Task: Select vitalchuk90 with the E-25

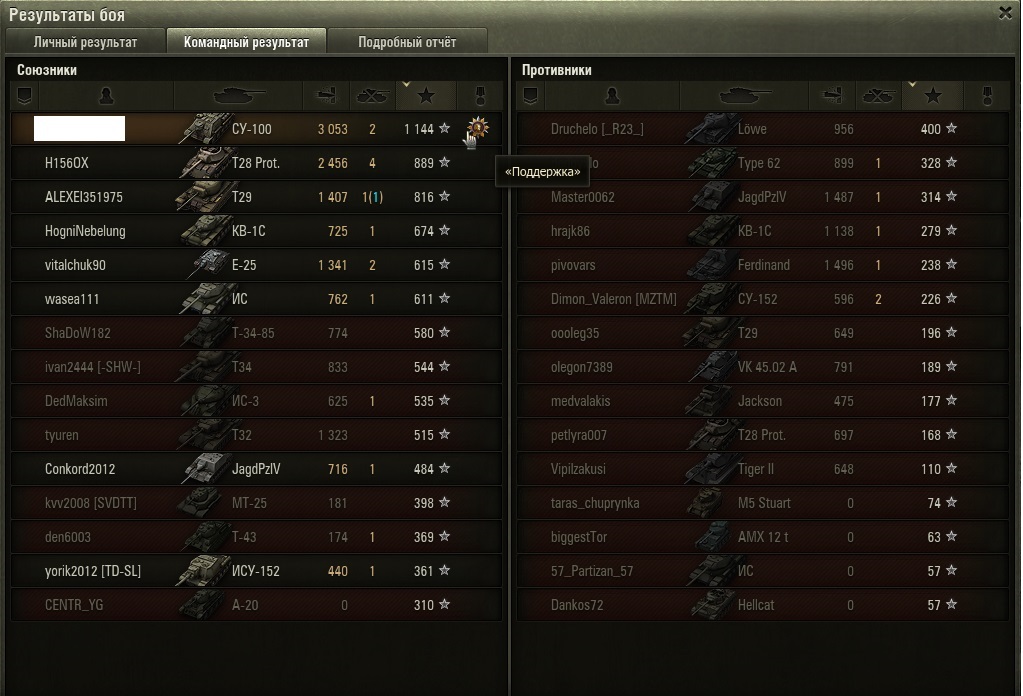Action: pos(256,265)
